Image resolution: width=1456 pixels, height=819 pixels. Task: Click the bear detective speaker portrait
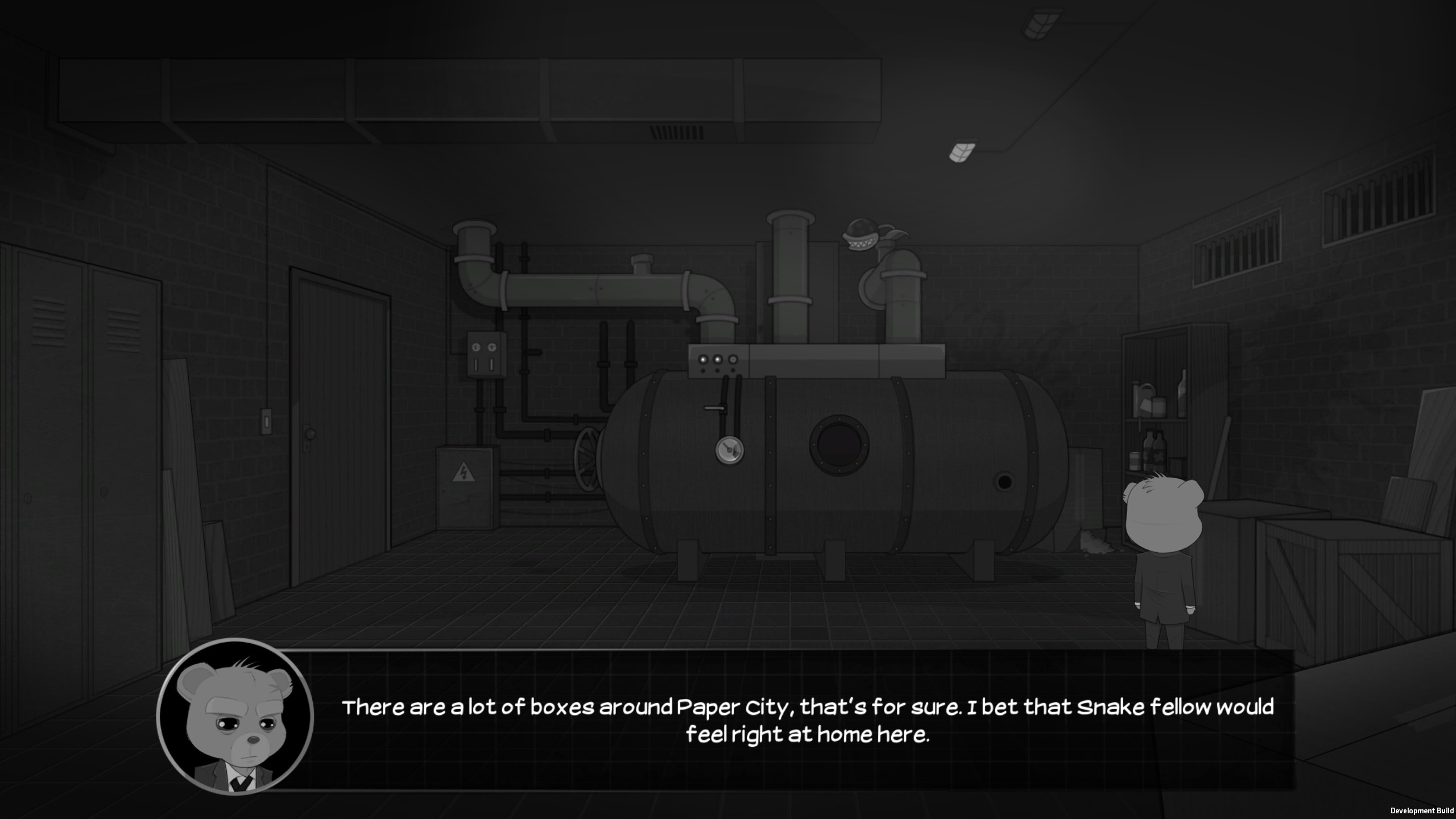click(x=235, y=716)
